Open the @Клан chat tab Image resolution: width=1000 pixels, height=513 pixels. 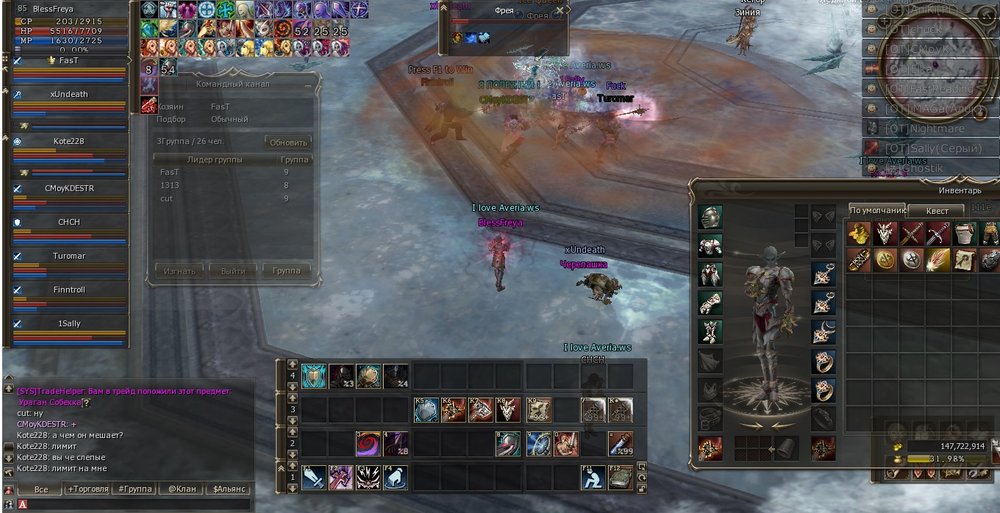coord(178,489)
